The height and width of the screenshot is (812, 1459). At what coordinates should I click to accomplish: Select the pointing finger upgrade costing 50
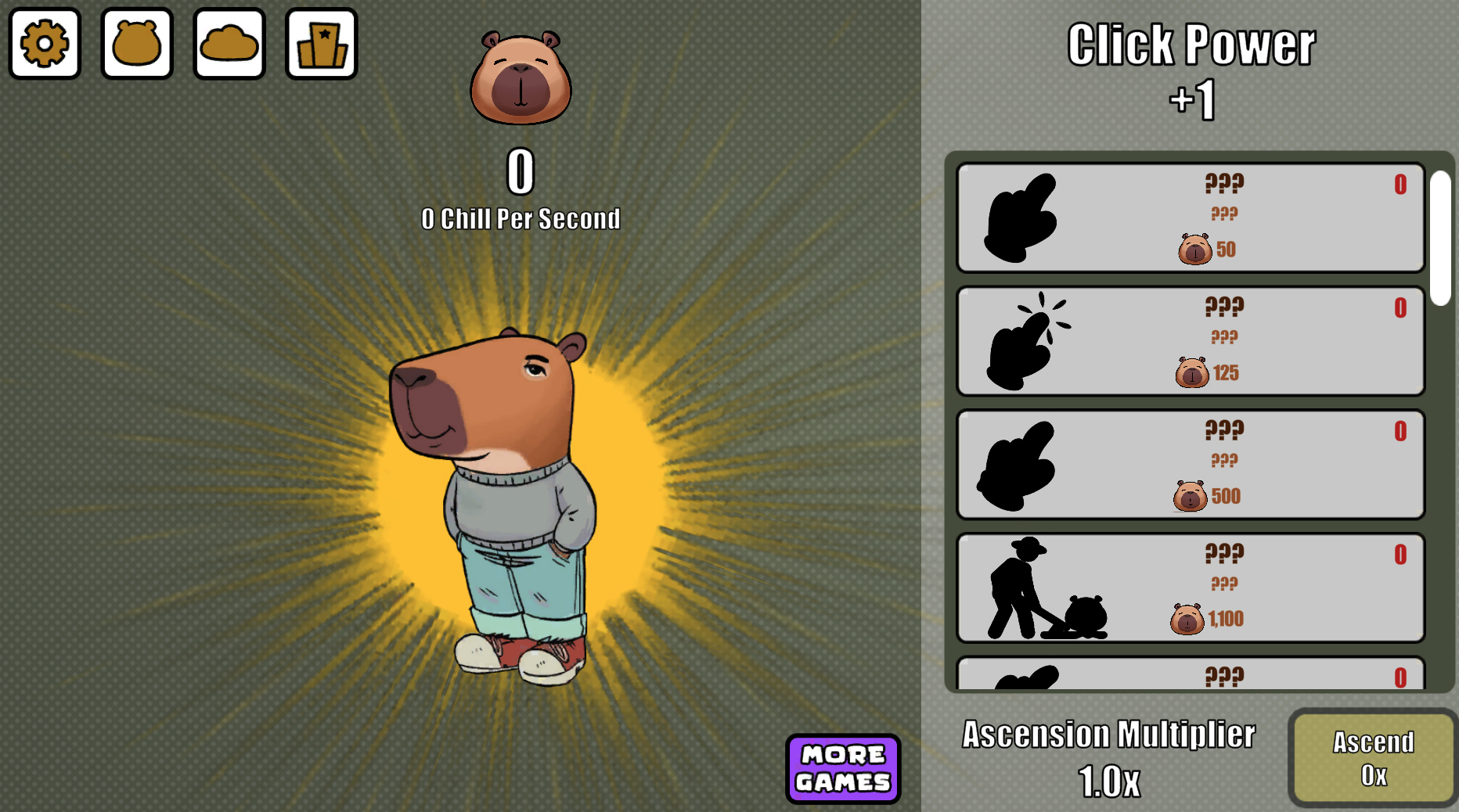pos(1190,217)
